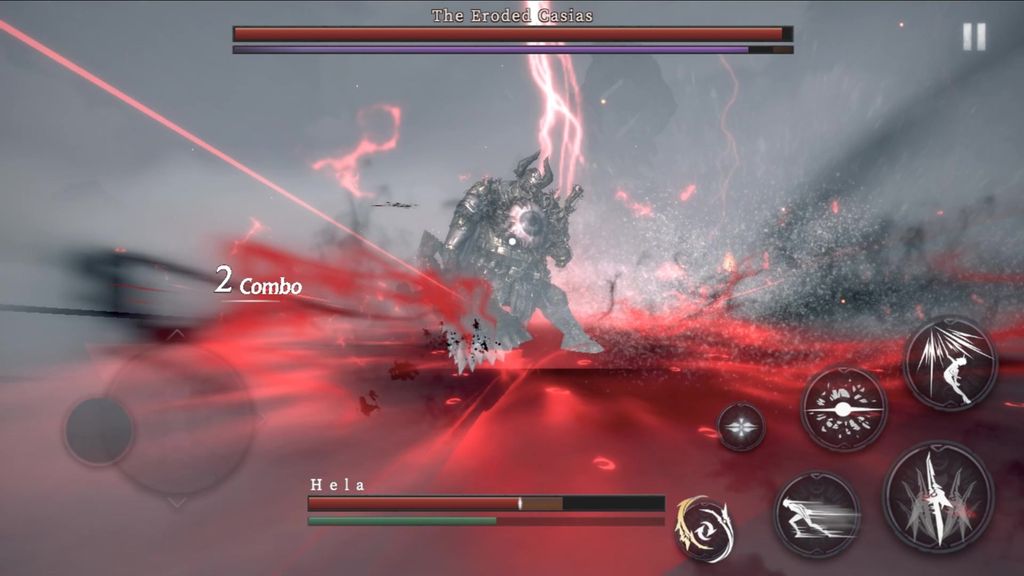
Task: Tap the spear basic attack button
Action: click(937, 496)
